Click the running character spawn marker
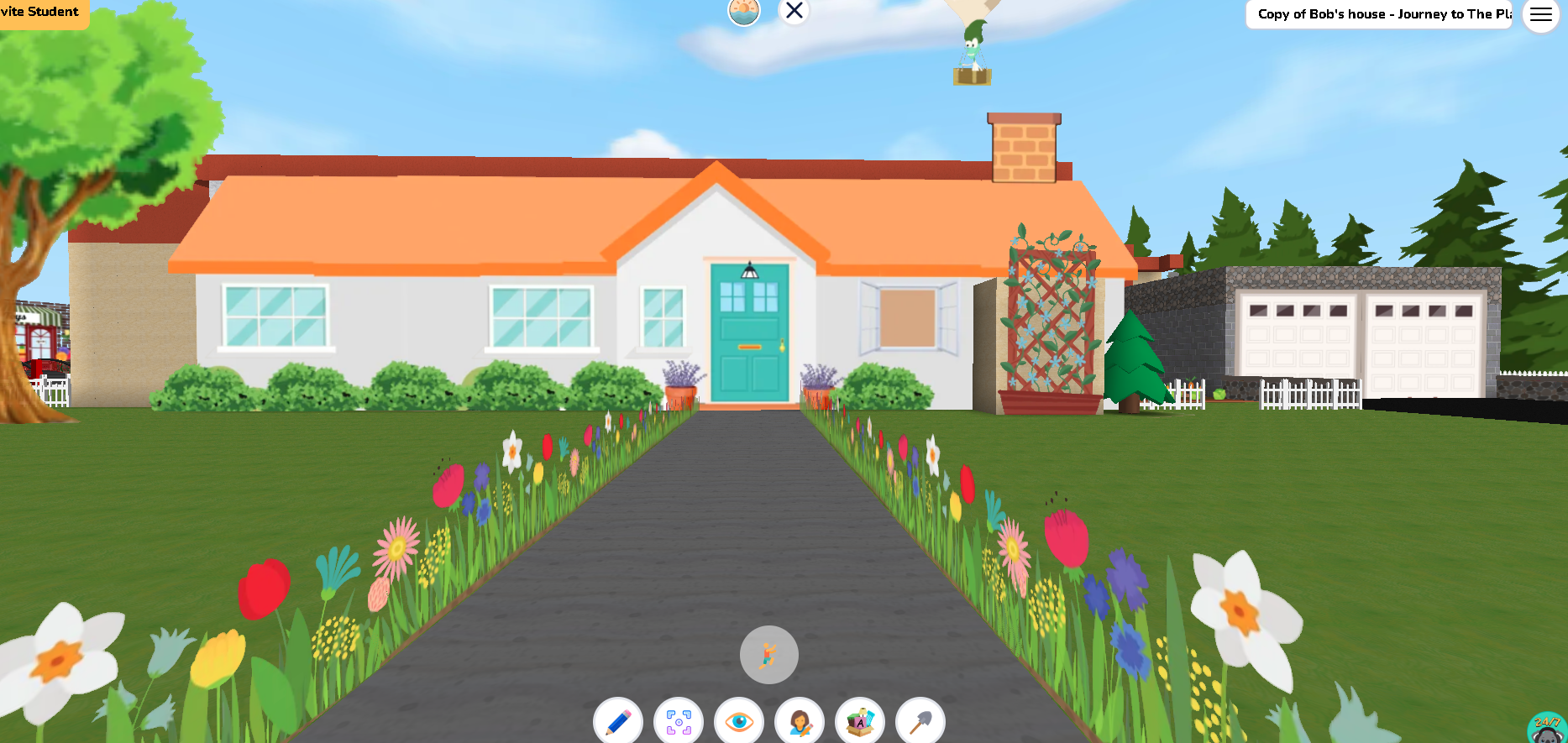The width and height of the screenshot is (1568, 743). pos(768,655)
